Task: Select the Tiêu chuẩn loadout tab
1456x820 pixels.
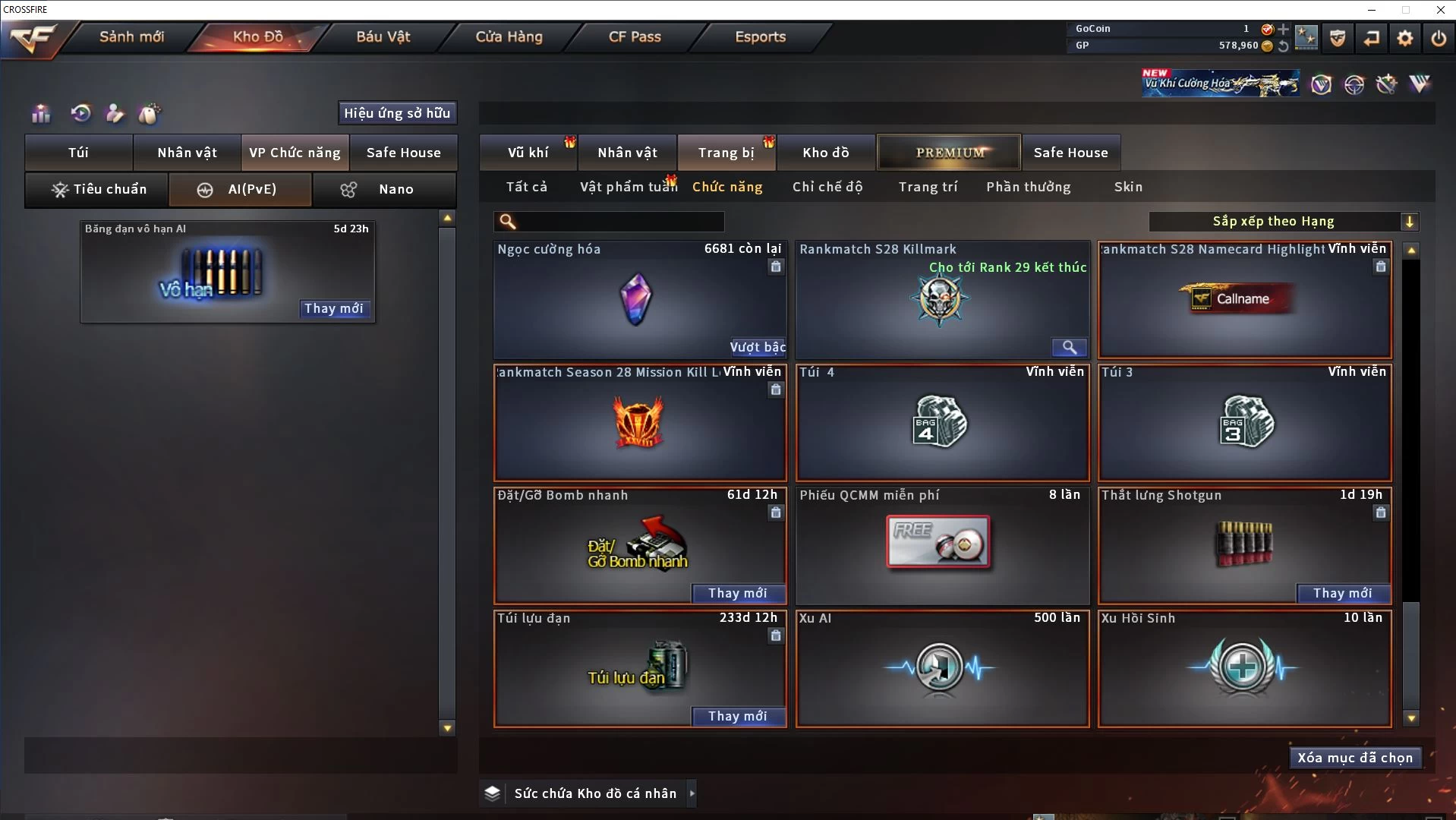Action: click(97, 189)
